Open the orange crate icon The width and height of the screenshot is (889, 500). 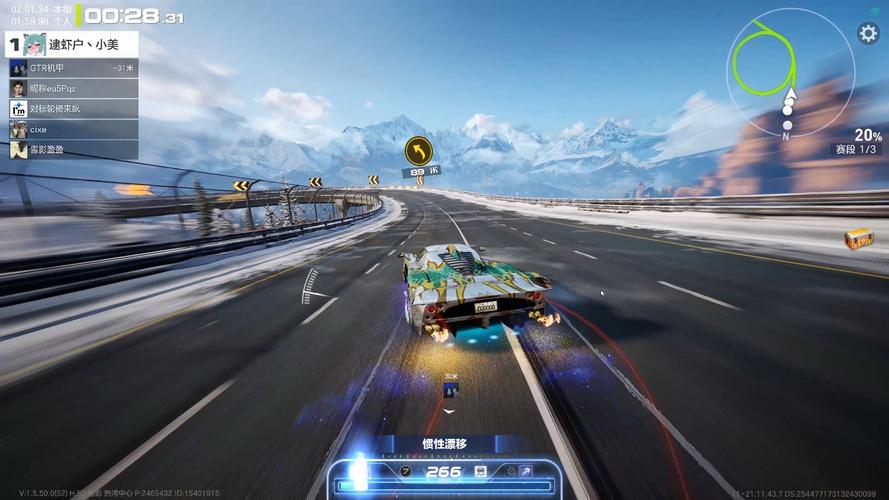point(858,240)
